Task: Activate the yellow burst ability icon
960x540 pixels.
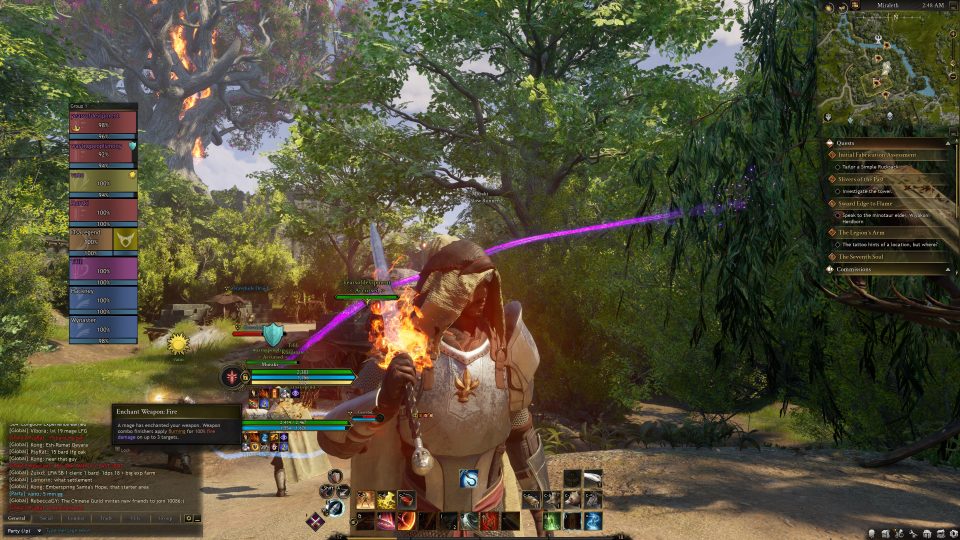Action: point(386,499)
